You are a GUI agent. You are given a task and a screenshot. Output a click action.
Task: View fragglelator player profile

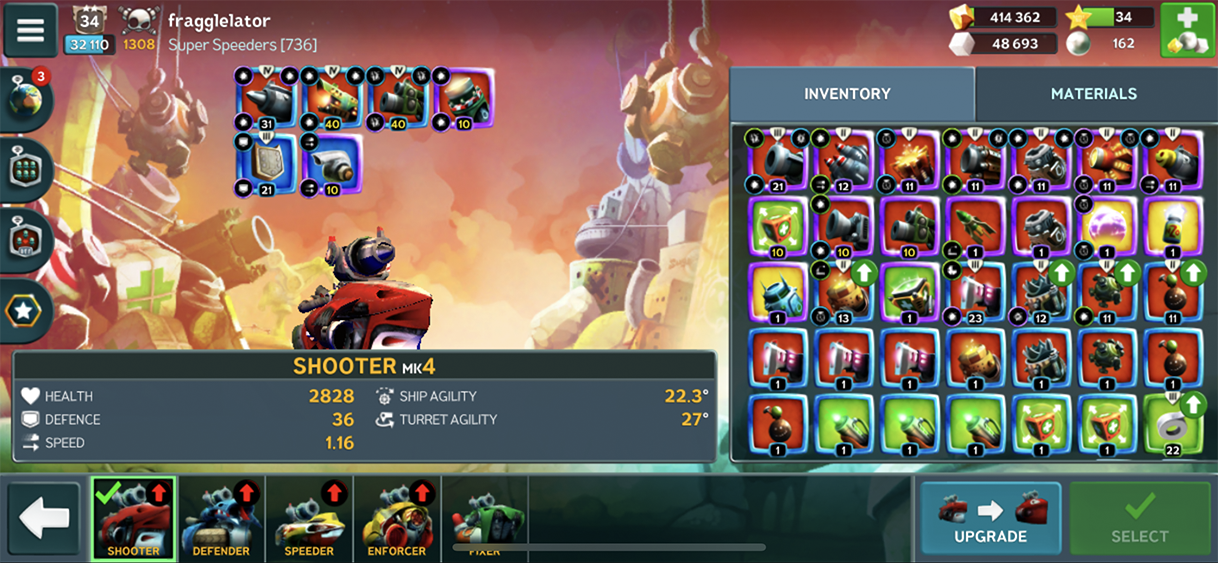pyautogui.click(x=218, y=21)
